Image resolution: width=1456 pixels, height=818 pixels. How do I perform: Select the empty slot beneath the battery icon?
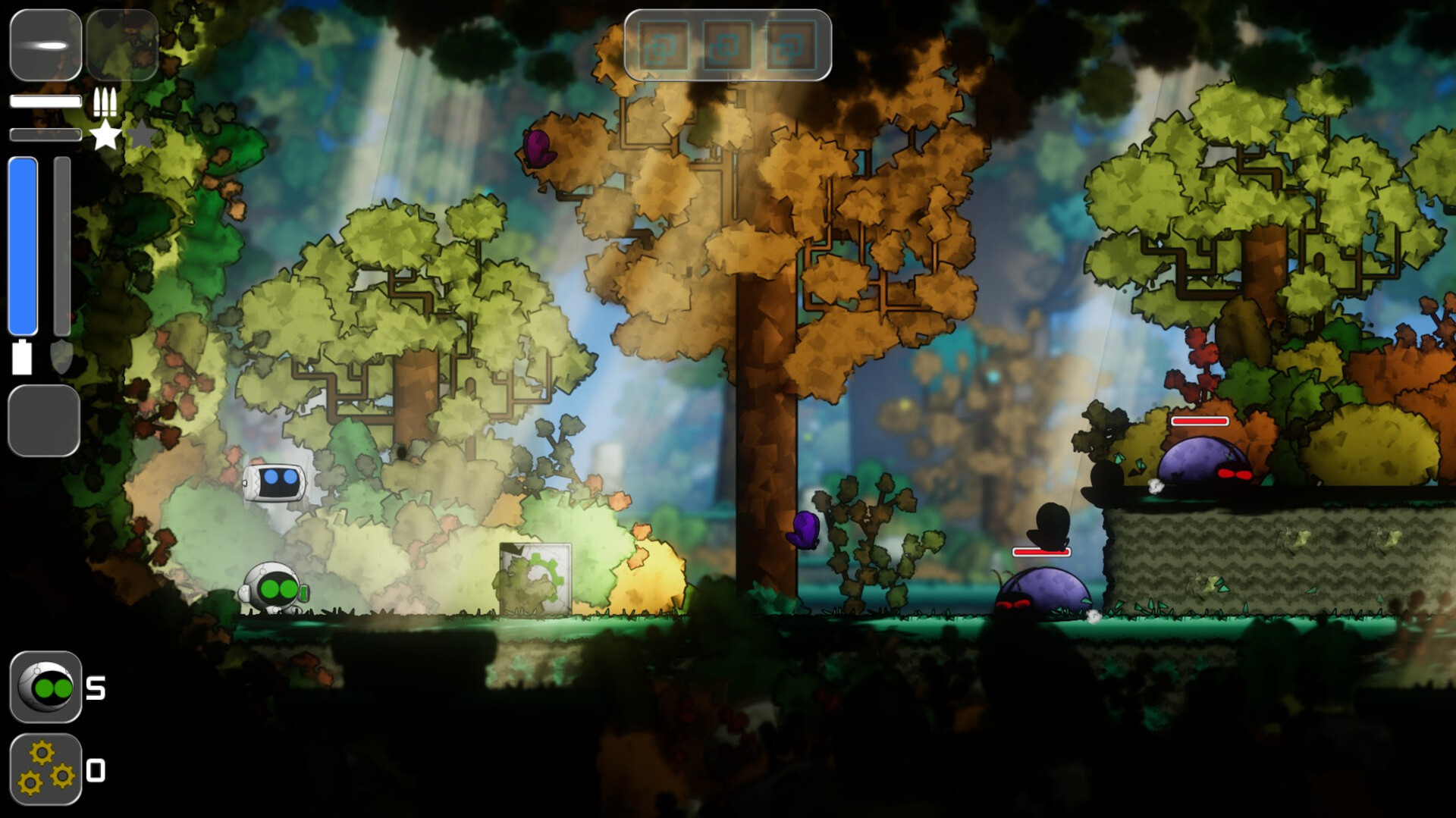(44, 421)
